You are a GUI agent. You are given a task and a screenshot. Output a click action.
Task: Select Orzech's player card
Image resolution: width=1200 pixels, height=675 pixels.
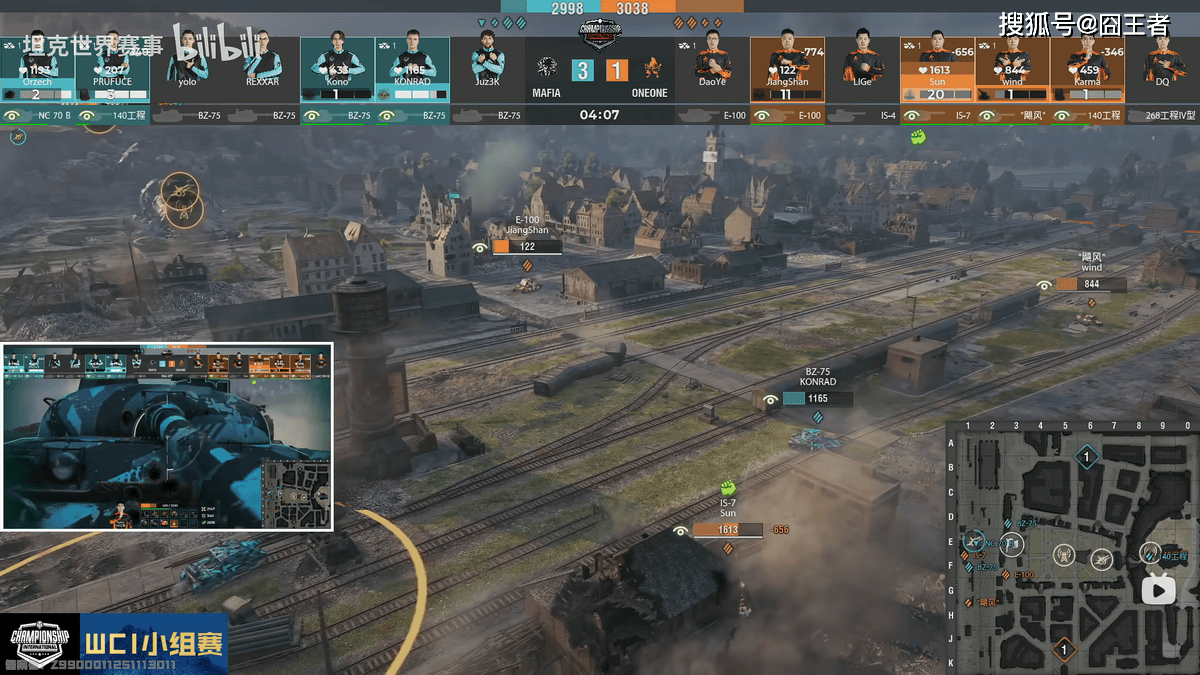click(x=37, y=70)
